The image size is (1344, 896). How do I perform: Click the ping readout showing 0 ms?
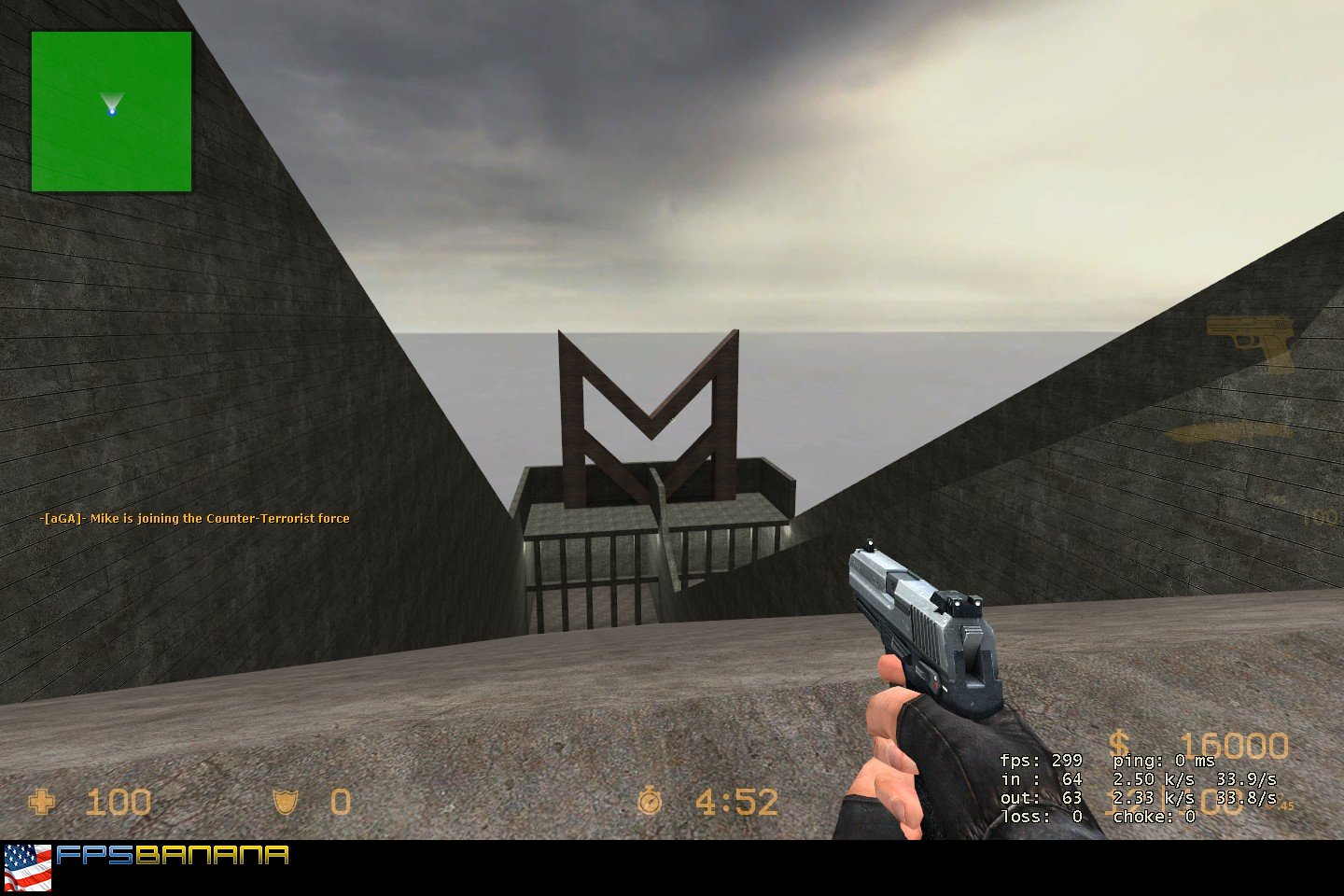pyautogui.click(x=1160, y=761)
